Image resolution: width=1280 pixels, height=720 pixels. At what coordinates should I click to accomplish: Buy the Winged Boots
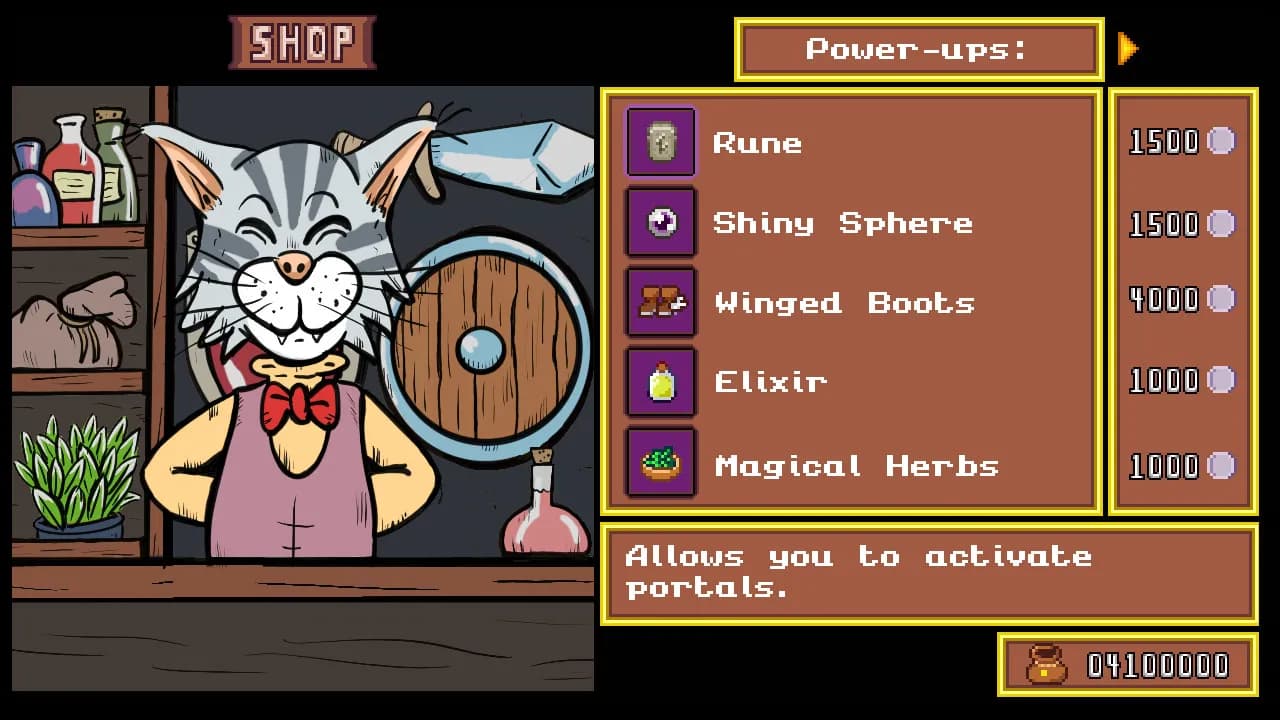click(x=844, y=302)
